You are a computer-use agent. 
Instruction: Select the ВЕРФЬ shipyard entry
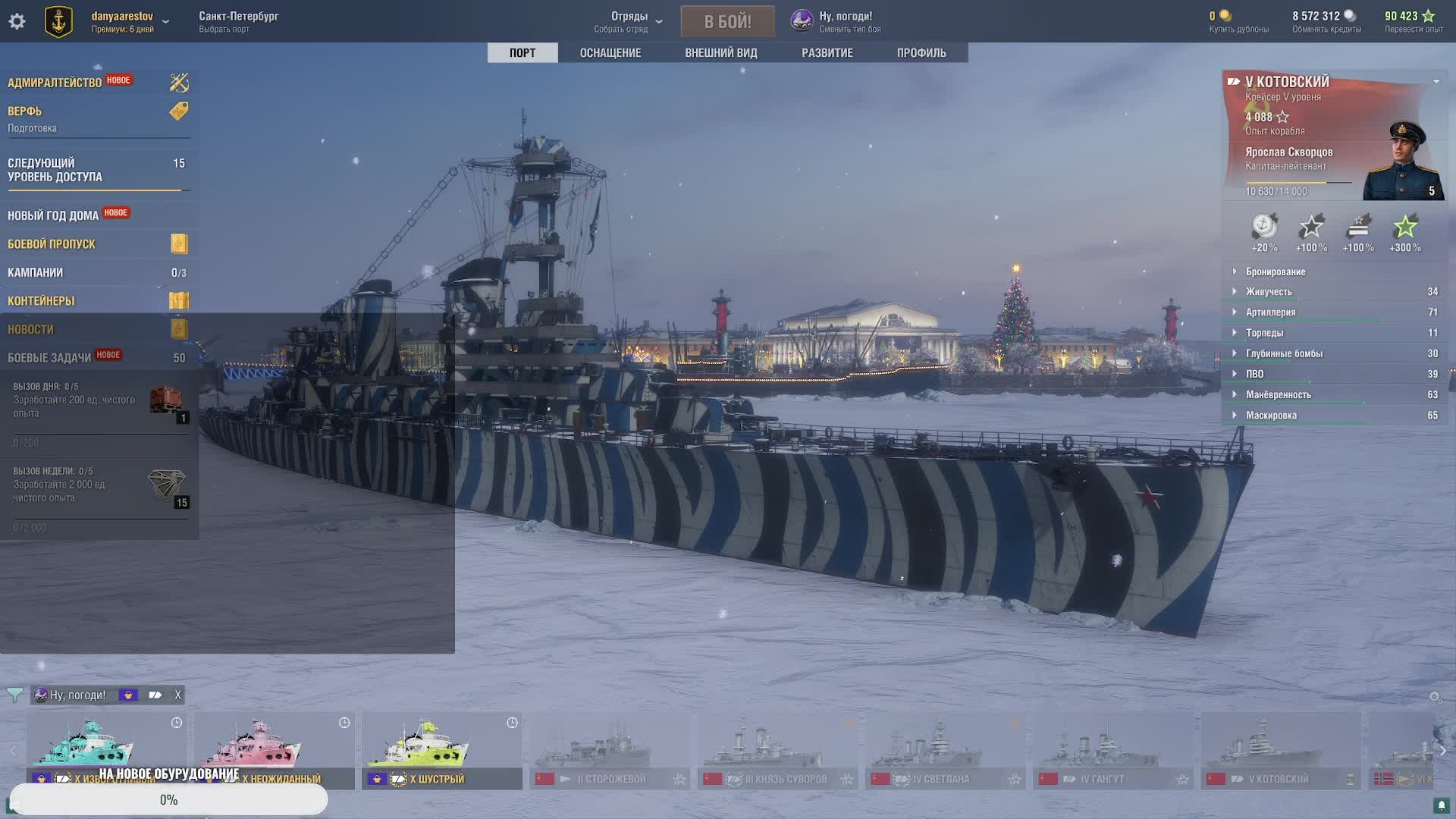pos(25,111)
